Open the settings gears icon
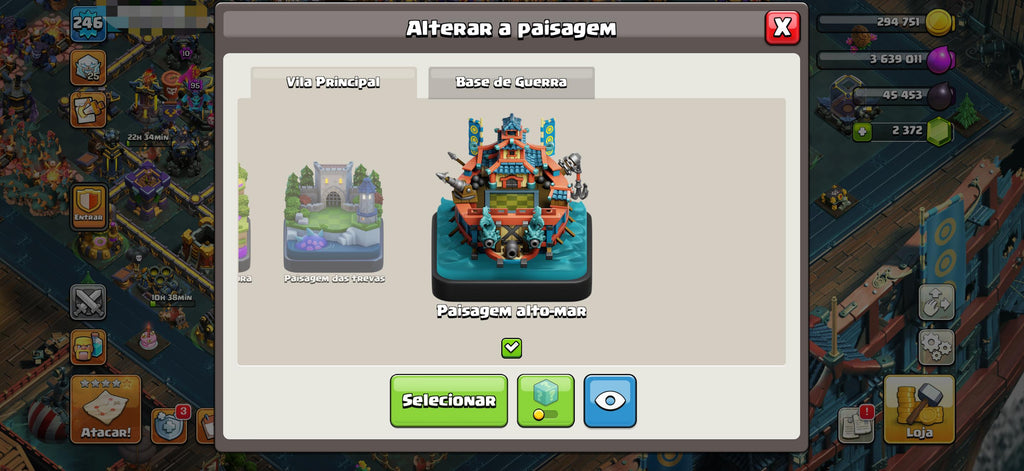 (x=936, y=347)
